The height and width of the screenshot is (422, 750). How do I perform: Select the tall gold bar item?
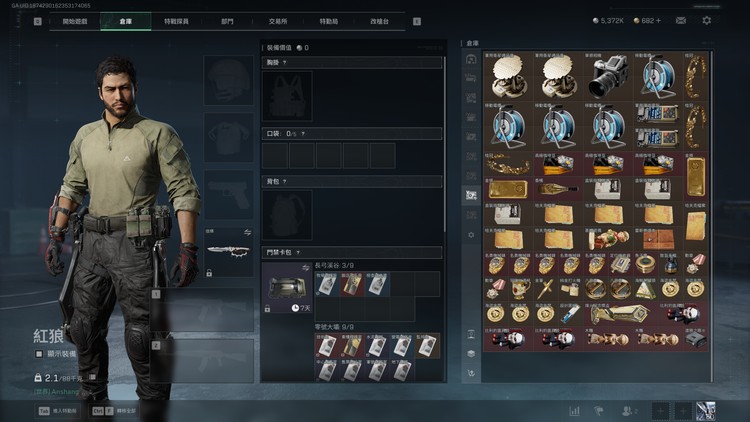coord(696,177)
